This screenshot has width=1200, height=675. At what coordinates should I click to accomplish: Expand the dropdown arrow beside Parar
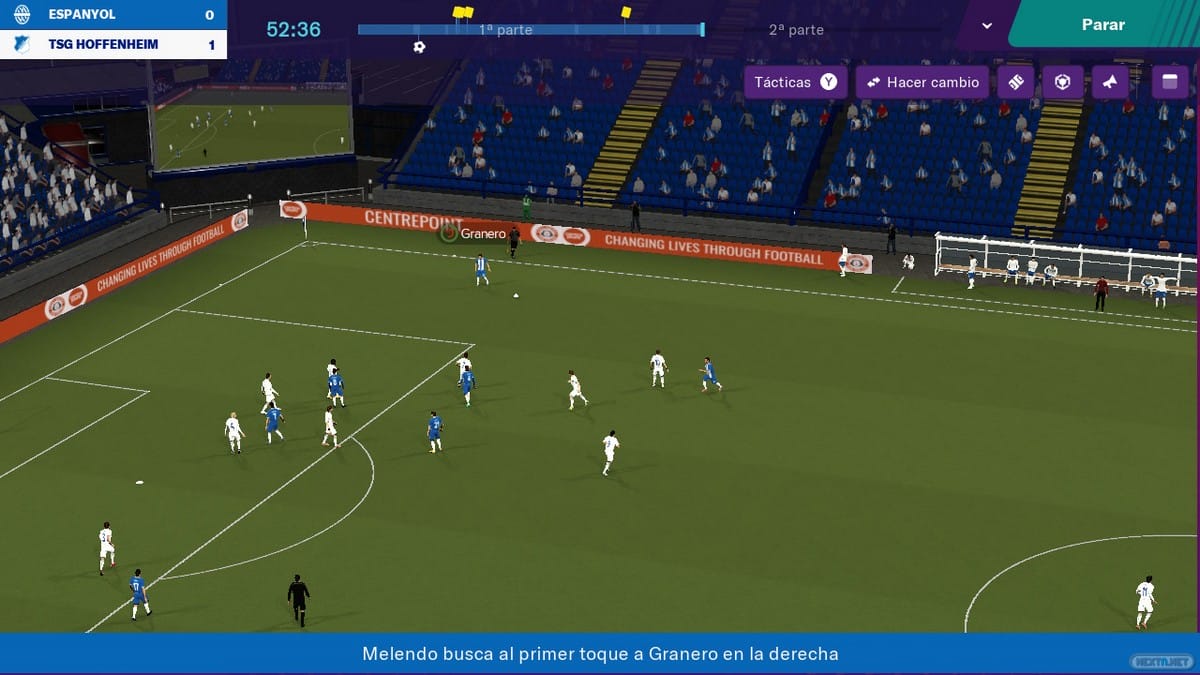[987, 25]
